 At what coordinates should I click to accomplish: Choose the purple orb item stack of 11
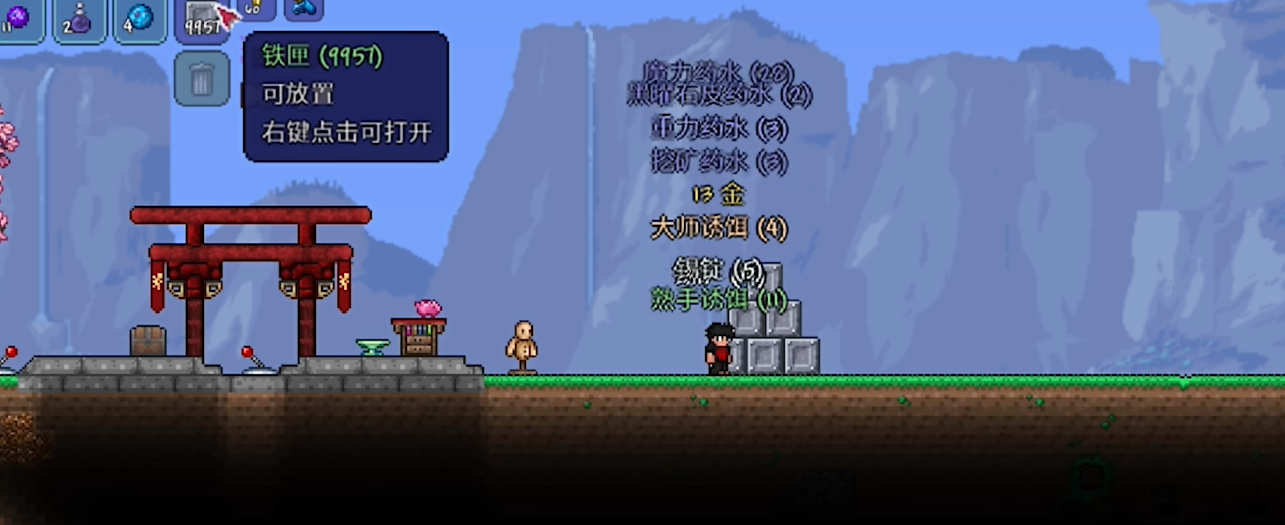click(18, 18)
